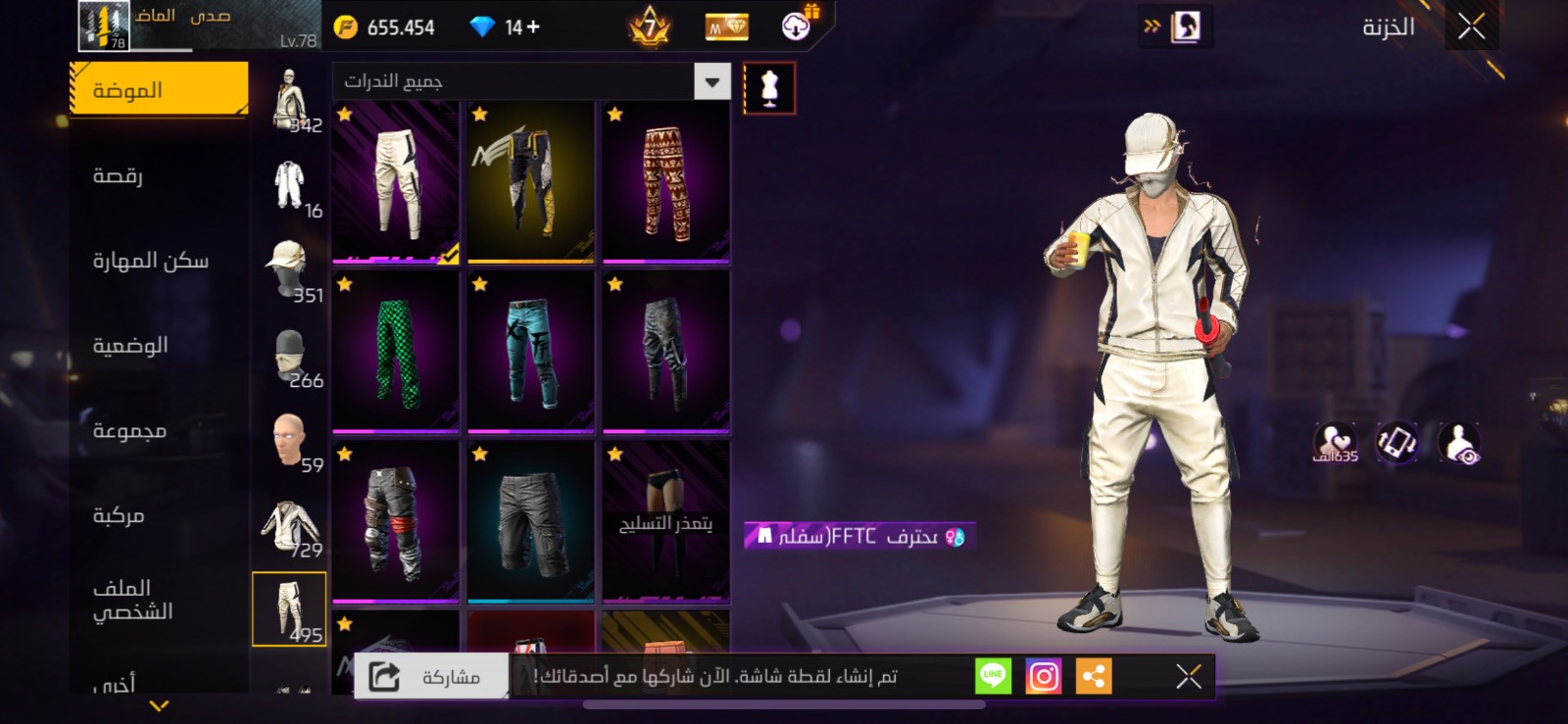Screen dimensions: 1568x724
Task: Open the jackets category showing 729 items
Action: point(288,524)
